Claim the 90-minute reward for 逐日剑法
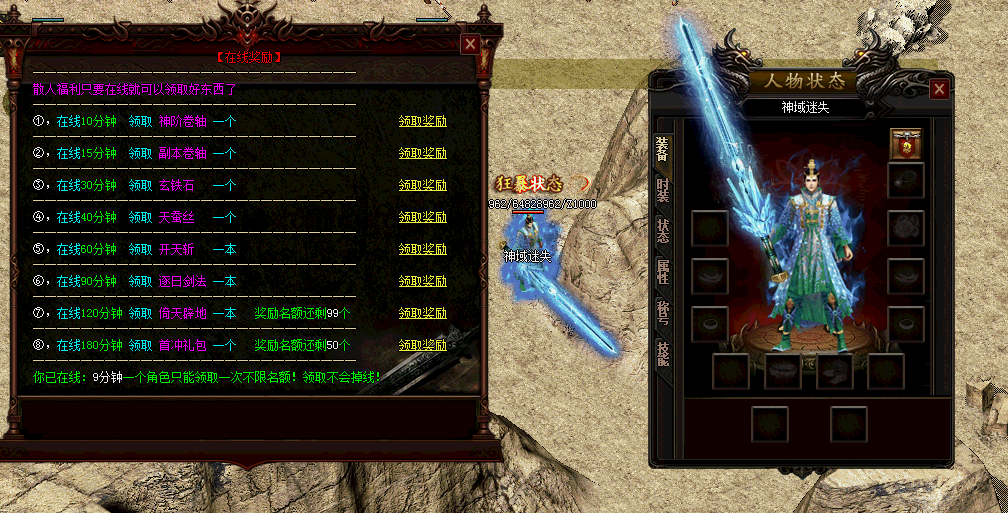 (422, 282)
